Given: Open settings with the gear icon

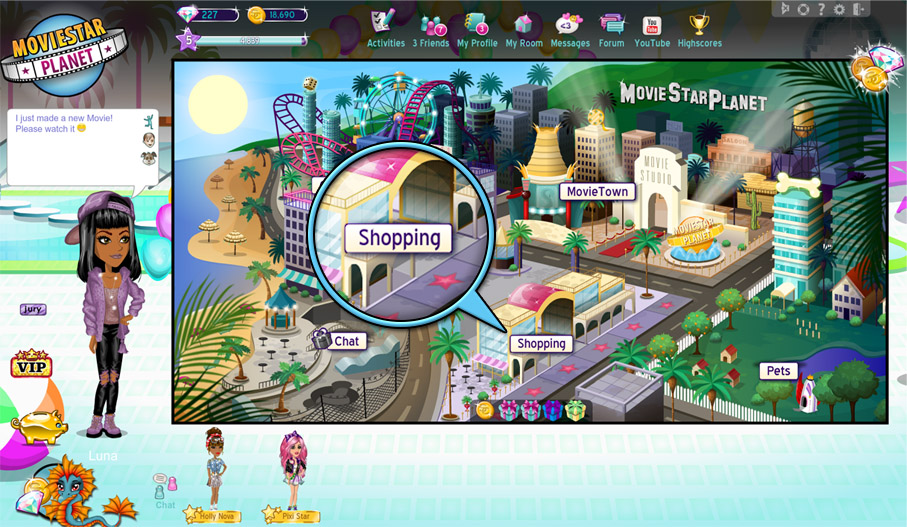Looking at the screenshot, I should (x=839, y=9).
